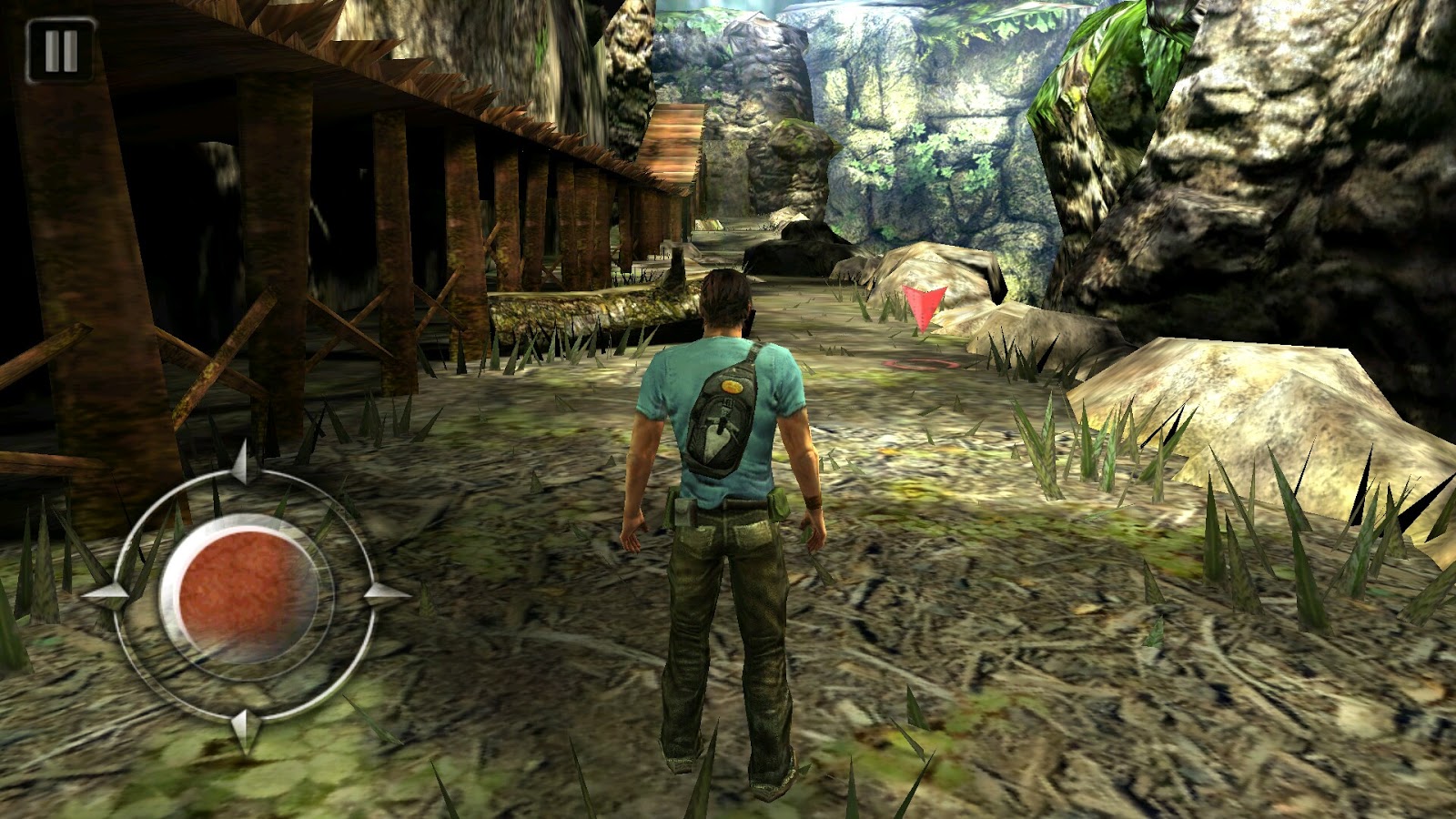Tap the joystick's right arrow
Screen dimensions: 1456x819
tap(386, 595)
